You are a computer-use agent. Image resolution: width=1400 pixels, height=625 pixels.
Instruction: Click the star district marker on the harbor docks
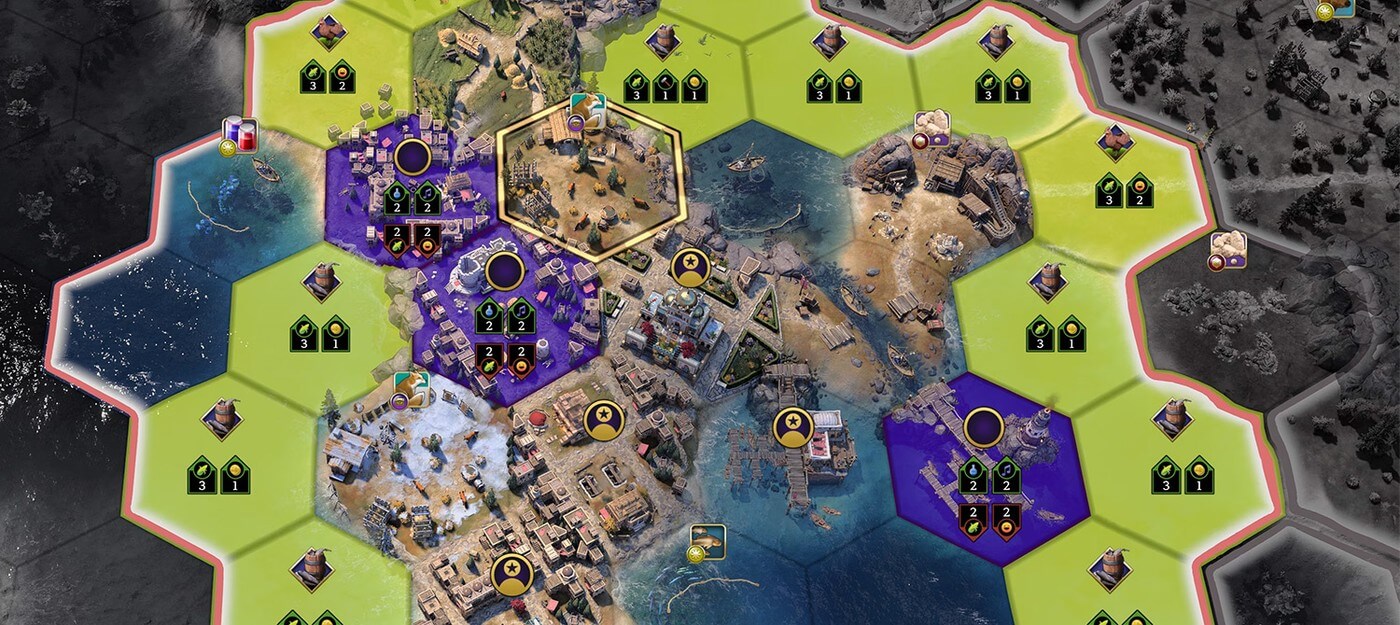tap(792, 427)
